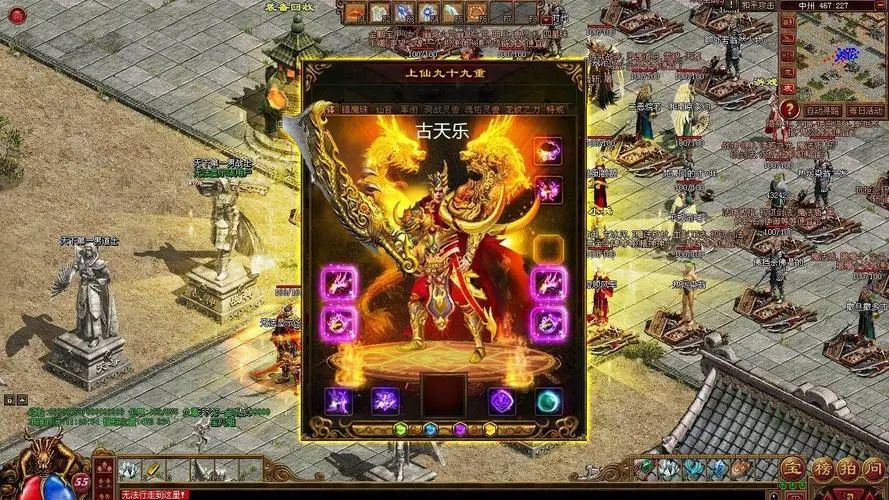The image size is (889, 500).
Task: Open the 每日活动 daily activities button
Action: coord(865,109)
